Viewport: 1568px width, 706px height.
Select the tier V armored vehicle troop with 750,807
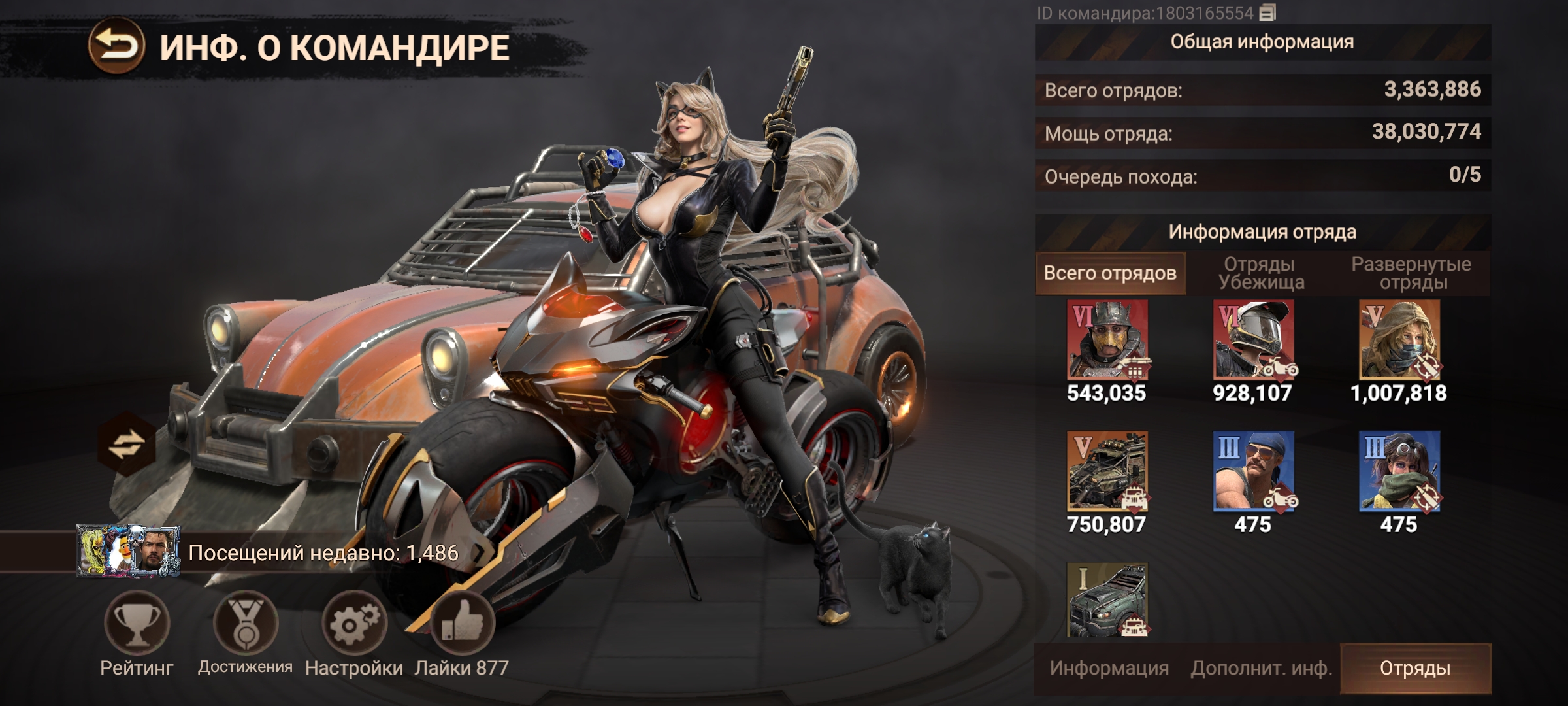coord(1107,471)
